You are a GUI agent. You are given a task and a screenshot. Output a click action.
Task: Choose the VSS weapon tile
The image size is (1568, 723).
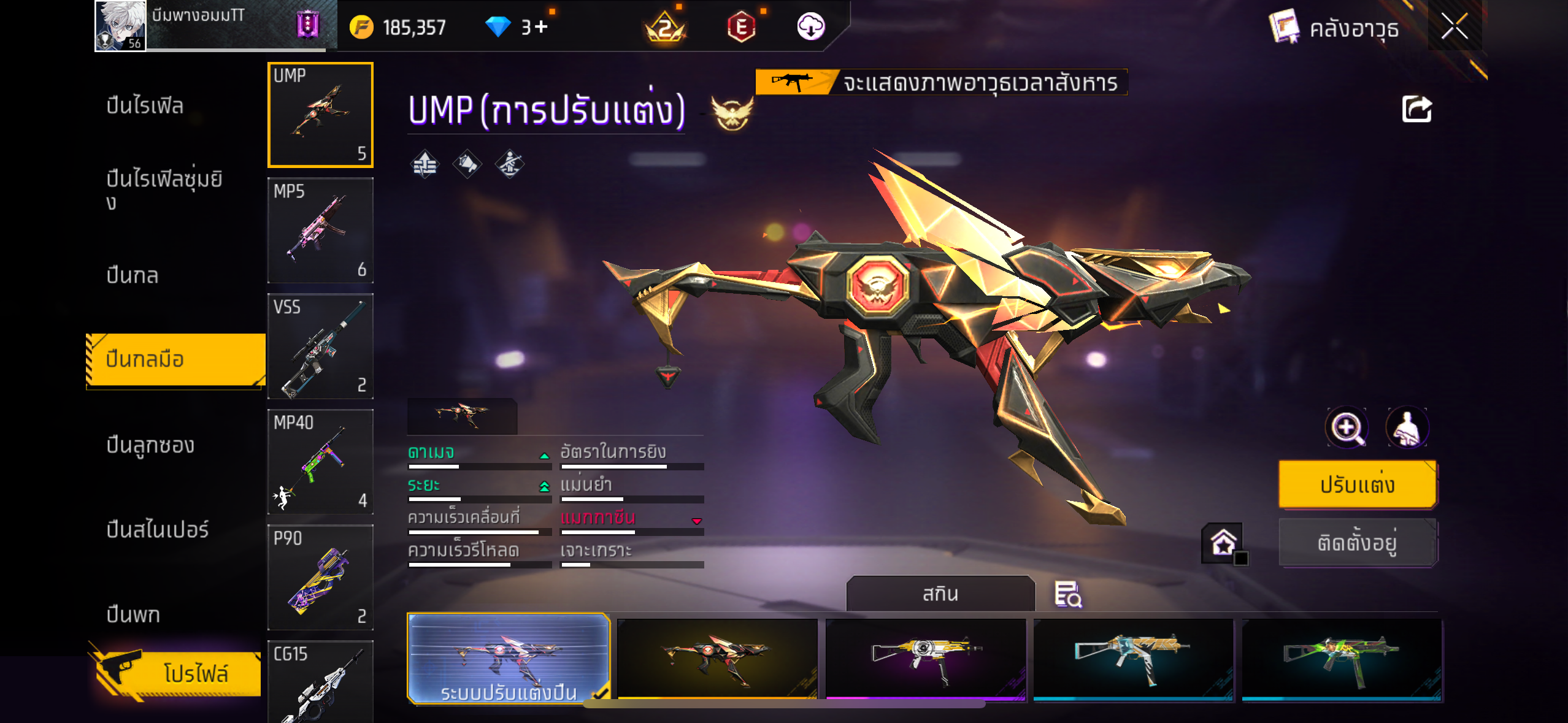320,346
